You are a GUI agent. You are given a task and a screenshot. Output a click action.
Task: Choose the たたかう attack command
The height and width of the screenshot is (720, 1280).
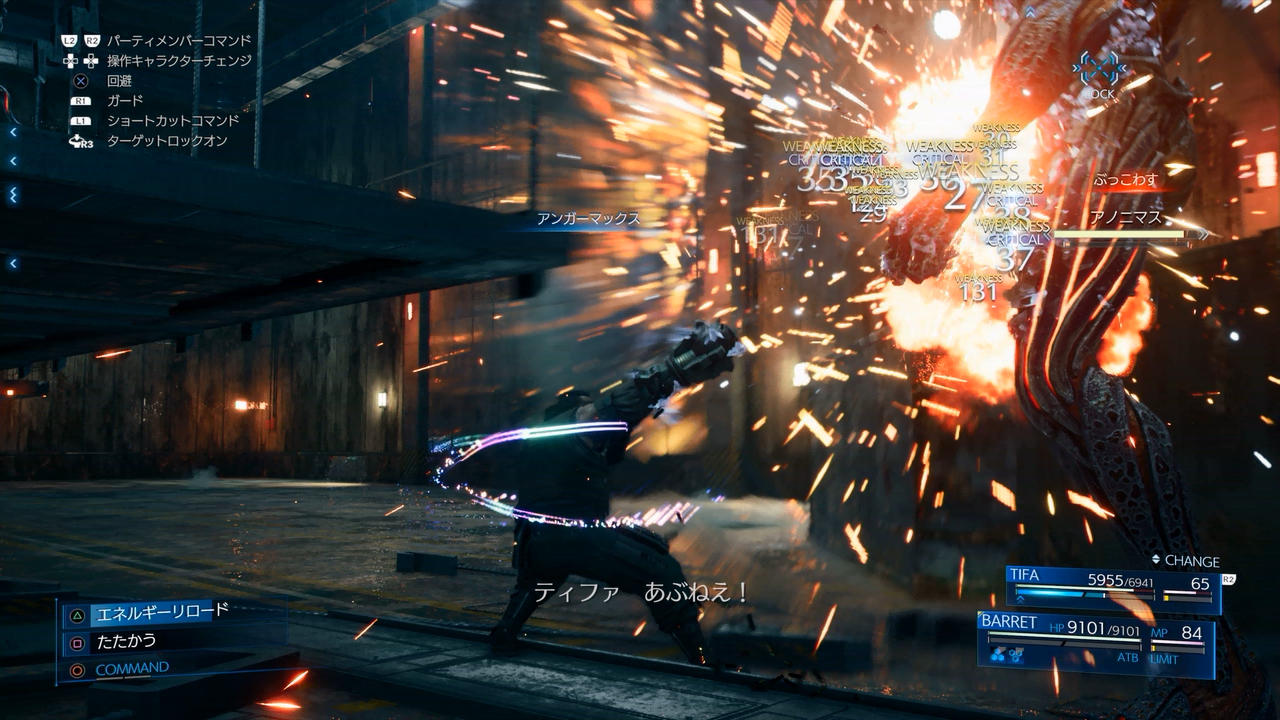[126, 640]
